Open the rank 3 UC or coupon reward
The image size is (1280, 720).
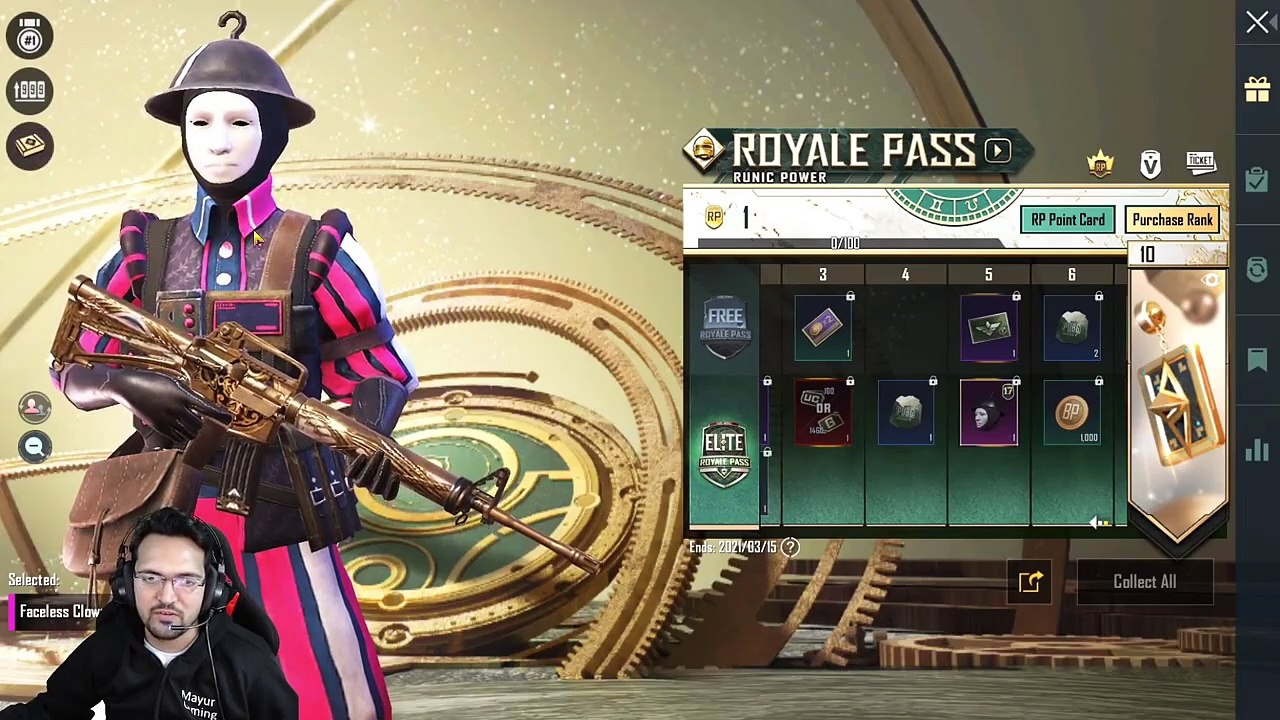tap(823, 413)
